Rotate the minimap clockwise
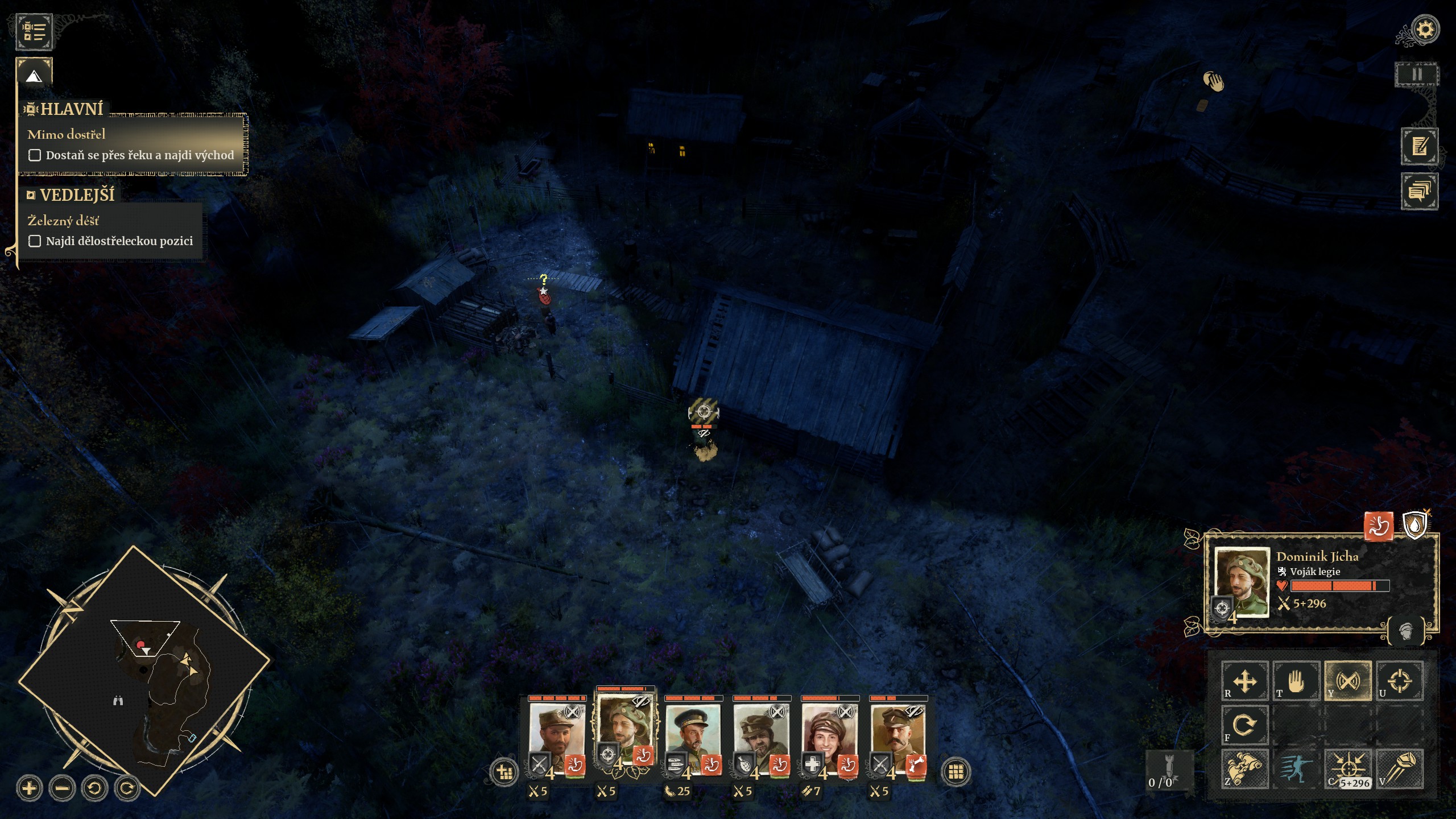Screen dimensions: 1456x819 (127, 788)
